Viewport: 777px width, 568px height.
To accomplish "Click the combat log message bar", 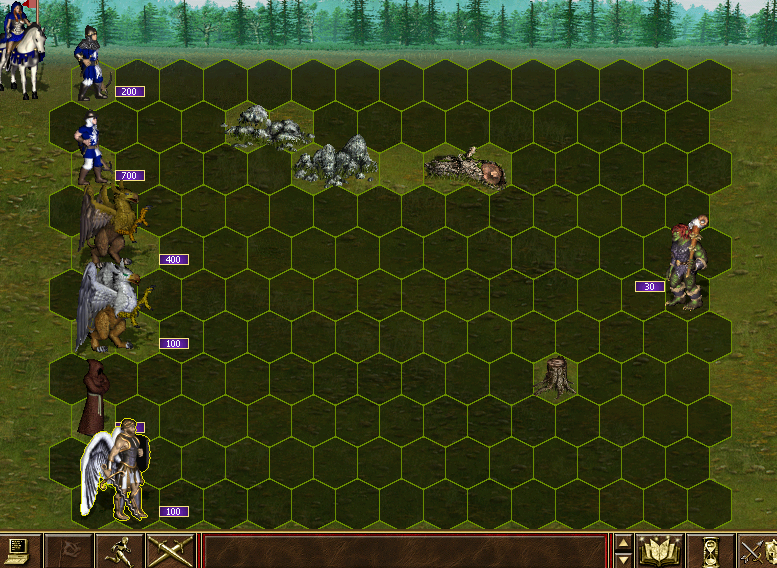I will [x=405, y=551].
